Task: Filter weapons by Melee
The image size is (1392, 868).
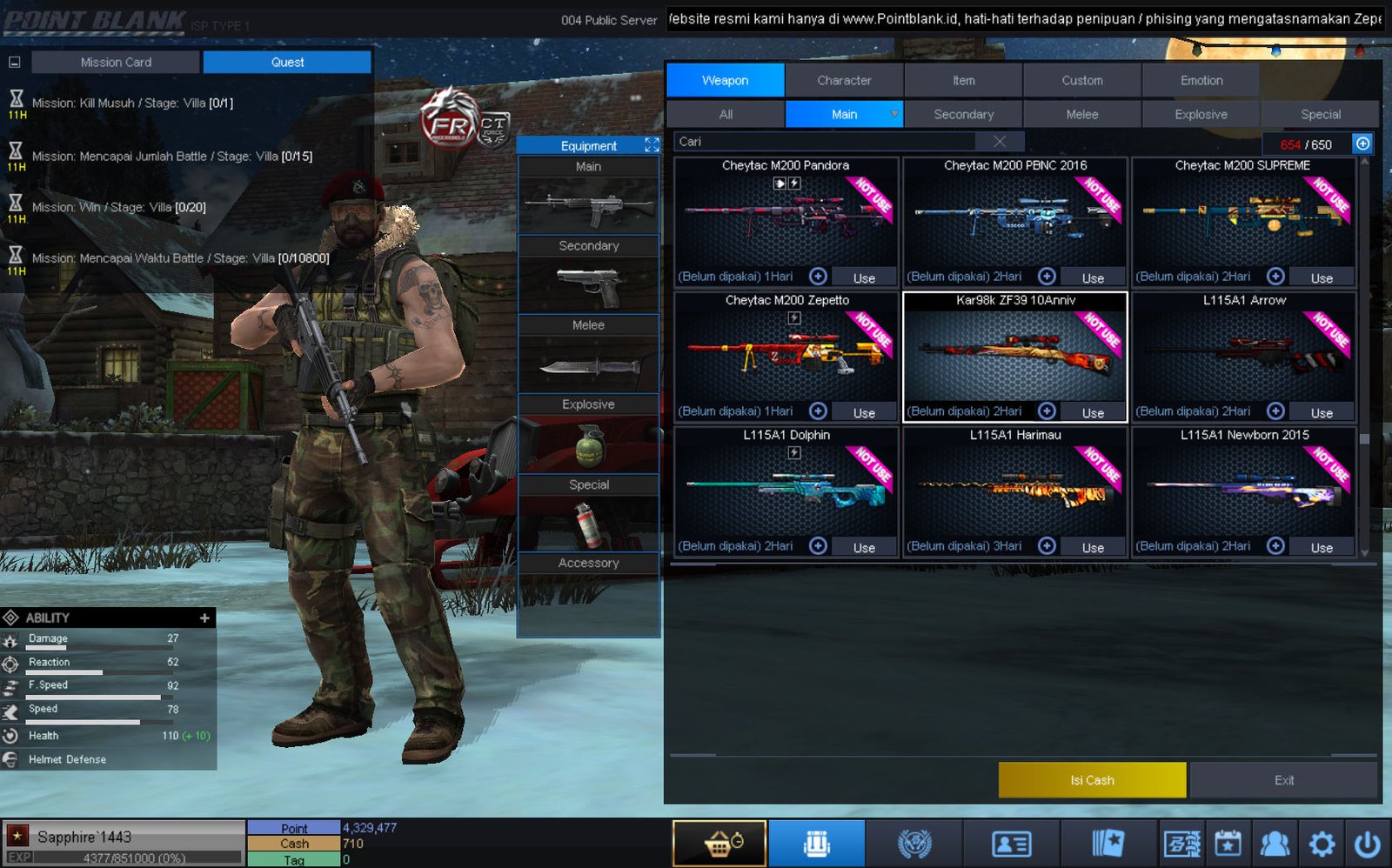Action: point(1081,114)
